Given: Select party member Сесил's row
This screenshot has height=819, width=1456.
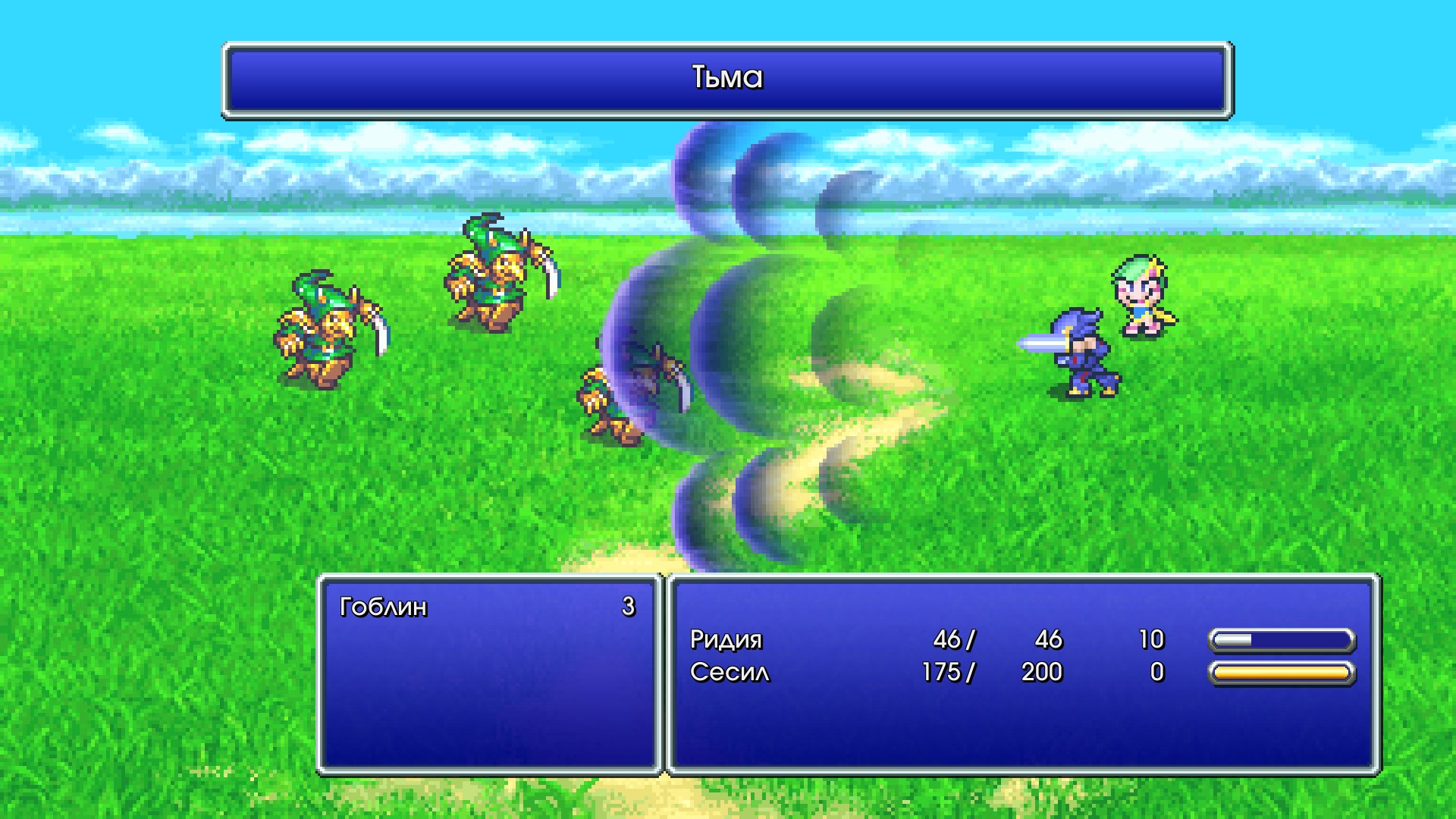Looking at the screenshot, I should 730,673.
